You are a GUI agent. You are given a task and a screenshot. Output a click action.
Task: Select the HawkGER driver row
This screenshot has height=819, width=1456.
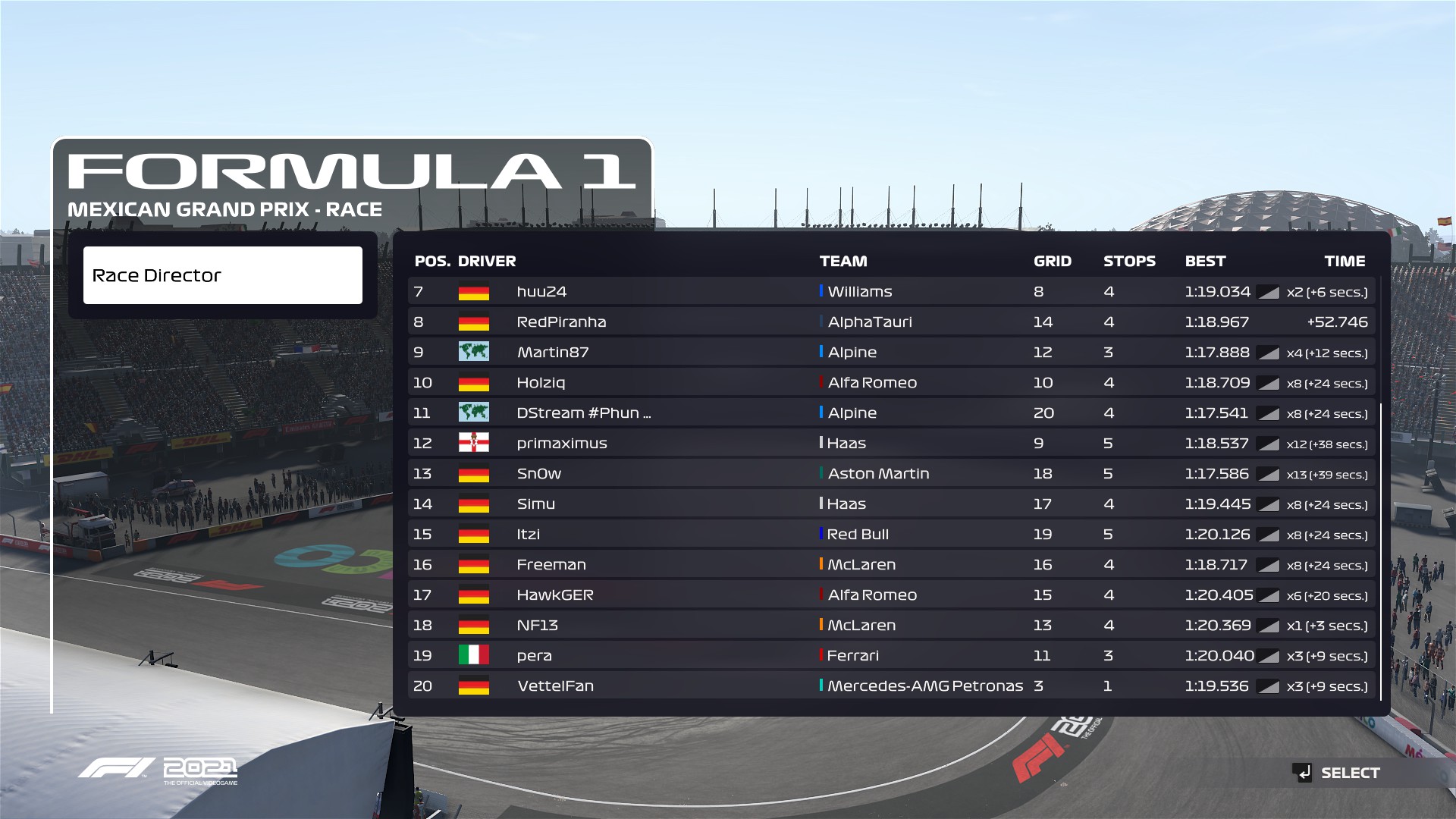[x=891, y=595]
